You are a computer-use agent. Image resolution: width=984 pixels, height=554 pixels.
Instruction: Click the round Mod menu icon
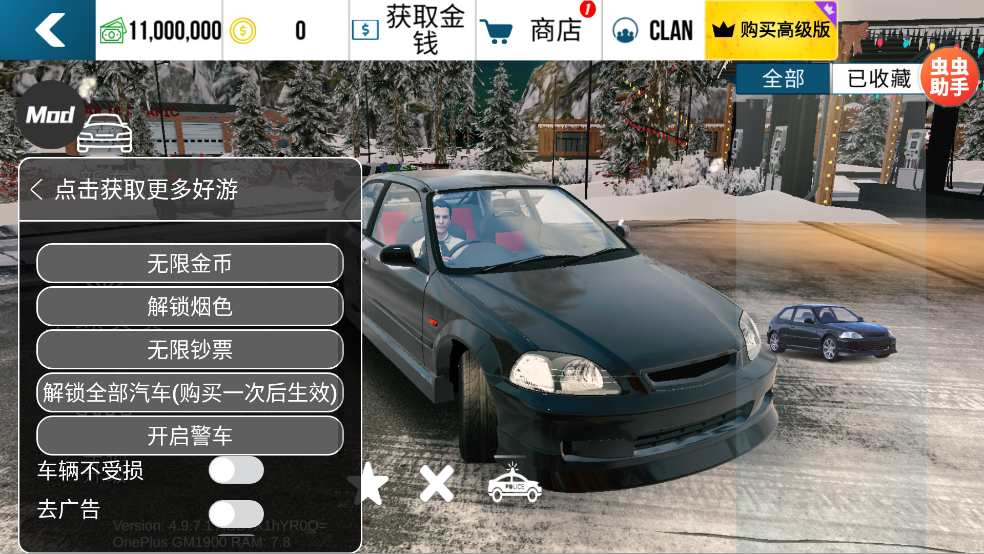coord(50,115)
